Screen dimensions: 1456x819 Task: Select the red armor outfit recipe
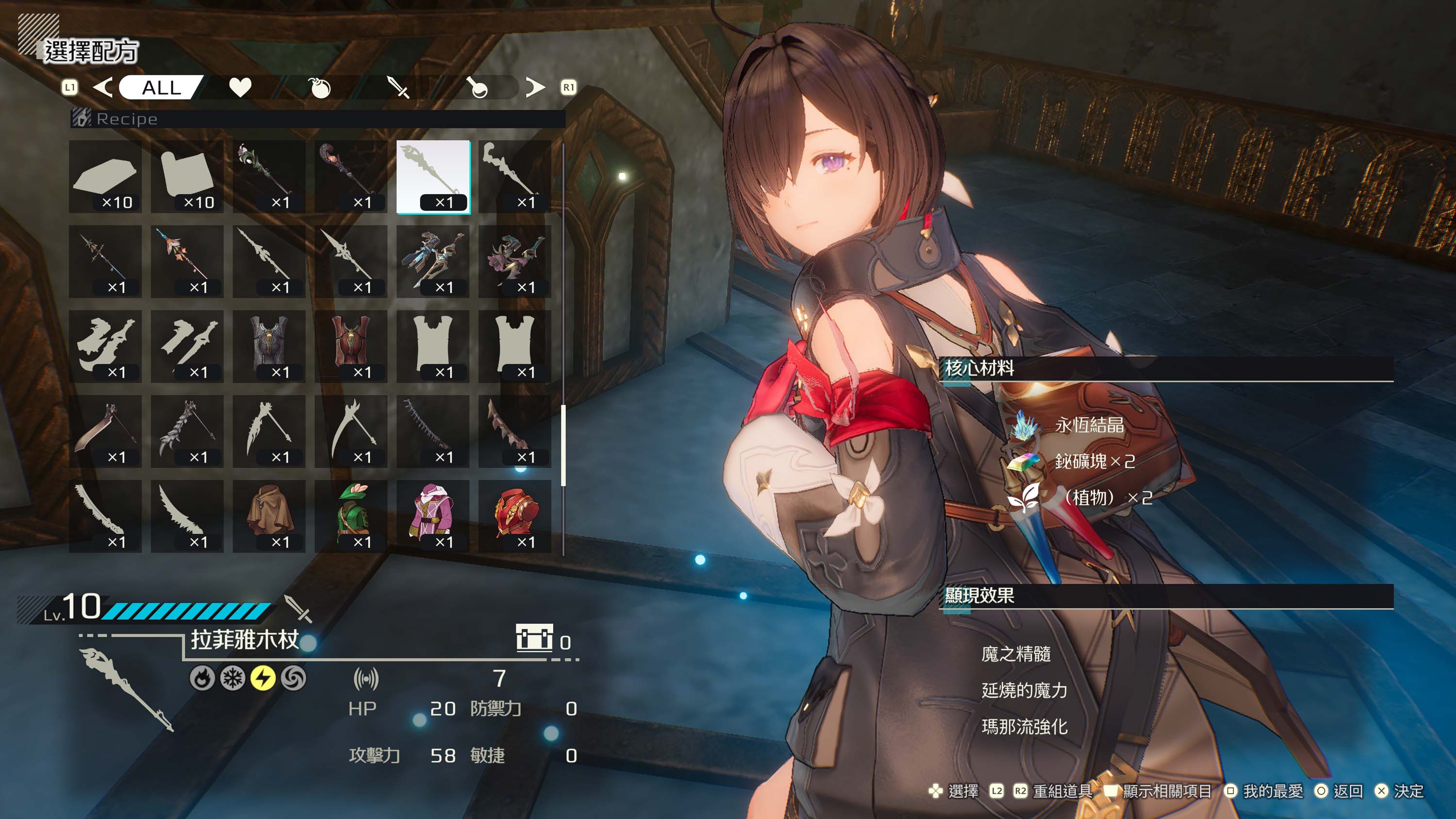click(x=515, y=516)
